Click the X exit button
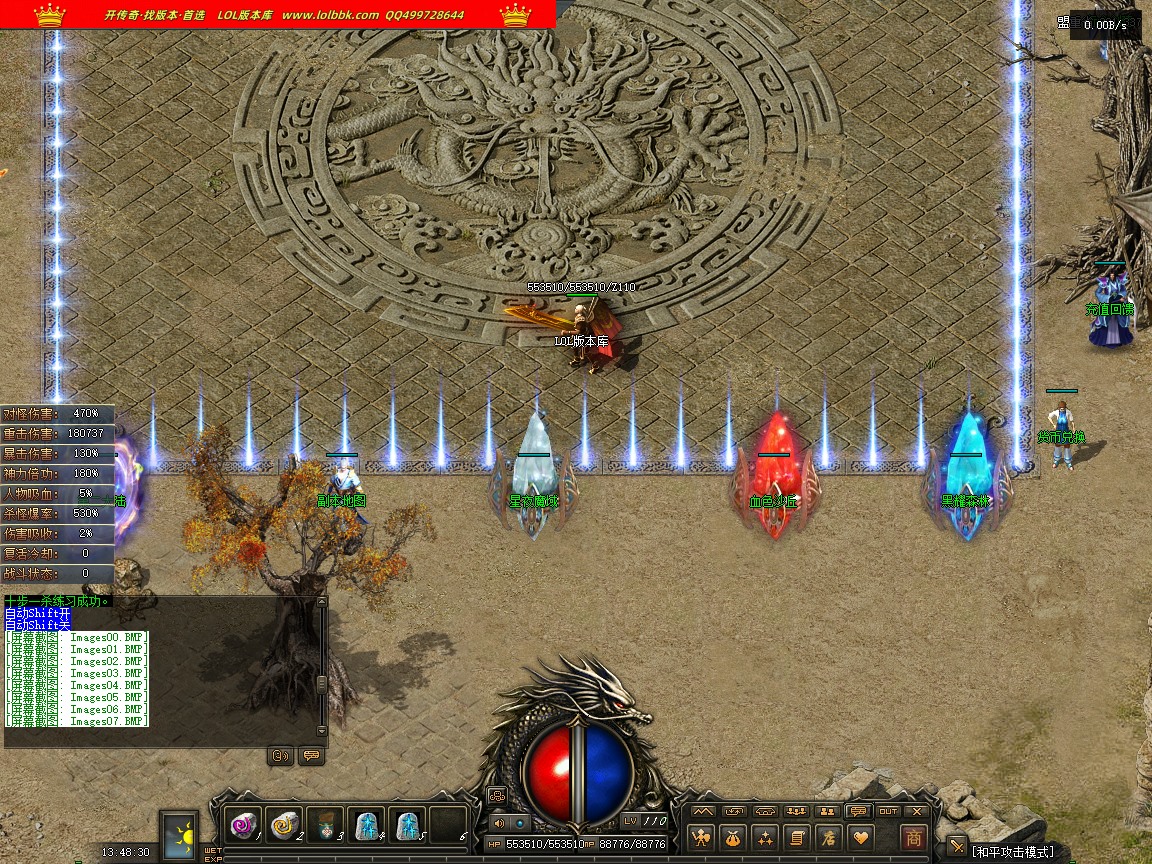Screen dimensions: 1152x864 pos(916,811)
